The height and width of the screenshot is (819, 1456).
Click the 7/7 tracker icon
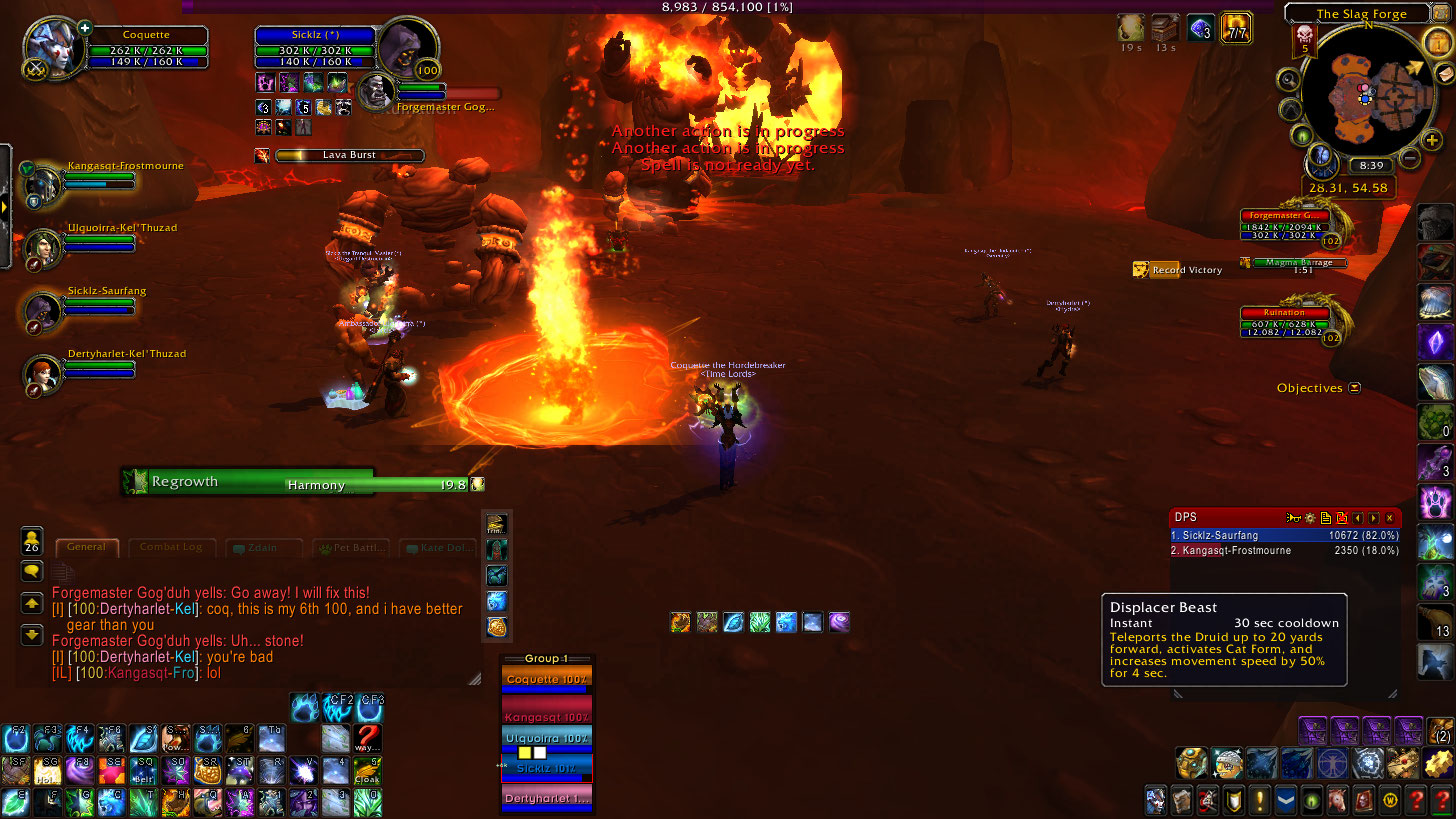pyautogui.click(x=1237, y=28)
